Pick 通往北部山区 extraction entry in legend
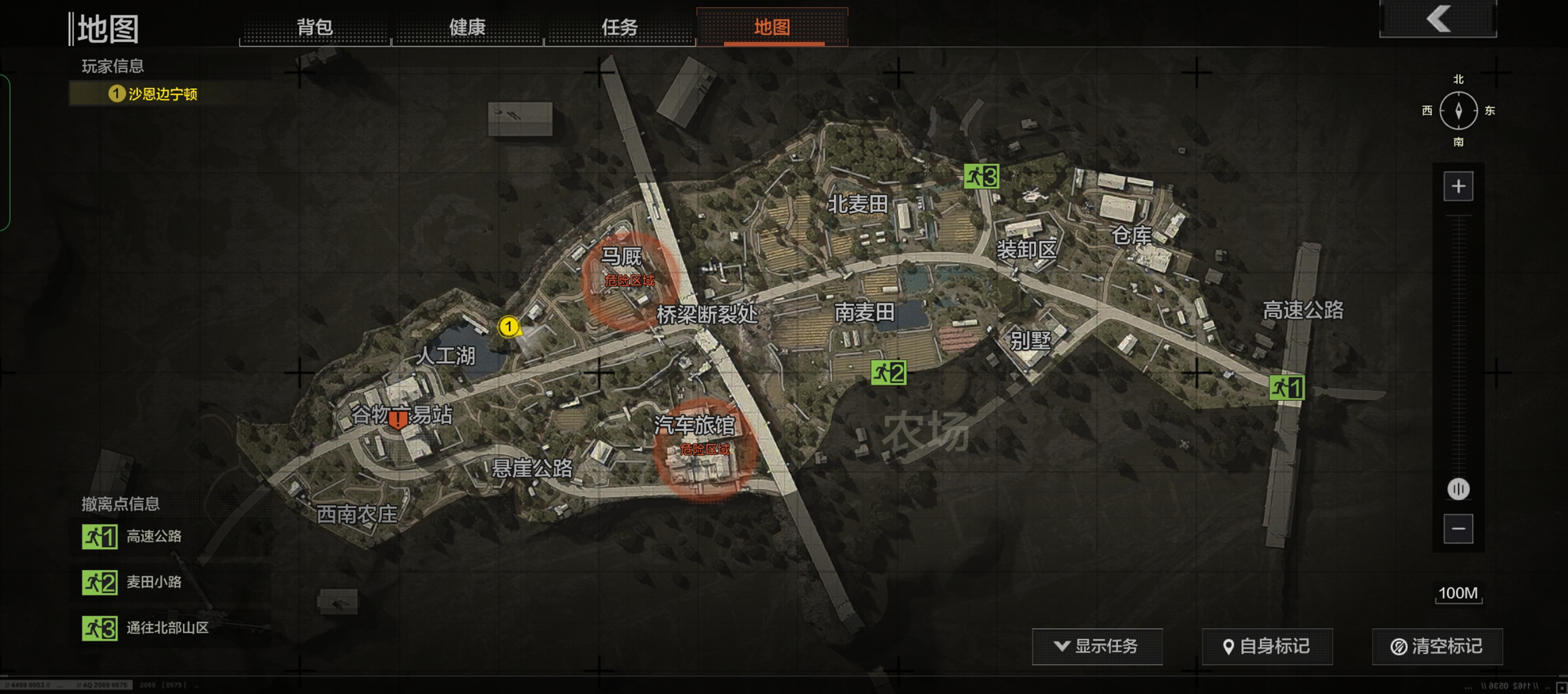 click(145, 628)
